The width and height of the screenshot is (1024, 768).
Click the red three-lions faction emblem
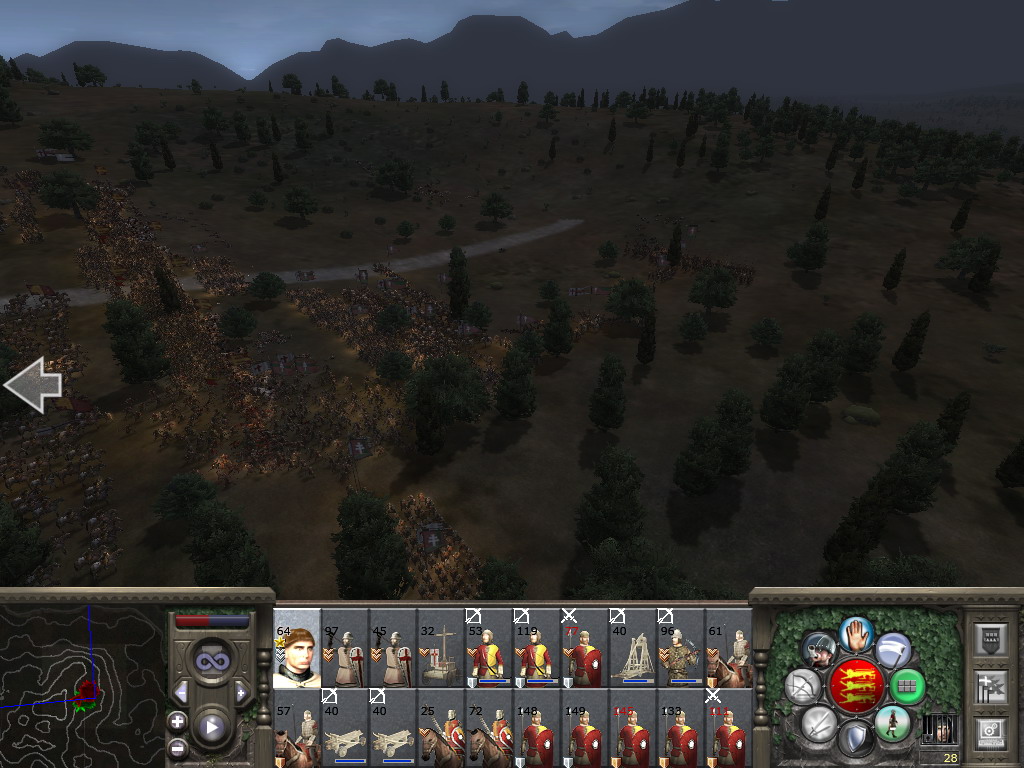[x=856, y=686]
